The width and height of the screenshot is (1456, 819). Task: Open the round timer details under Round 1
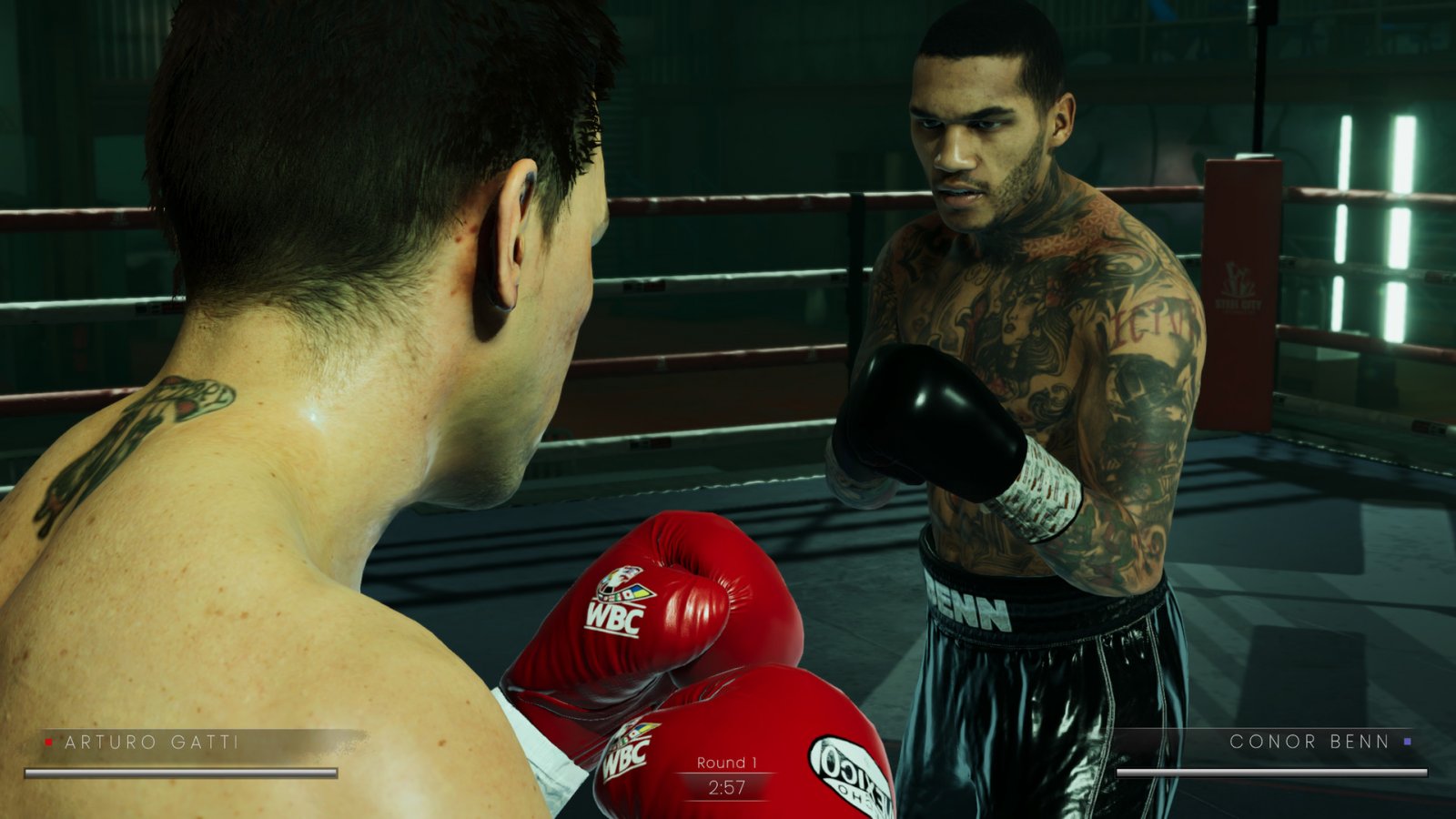point(723,790)
